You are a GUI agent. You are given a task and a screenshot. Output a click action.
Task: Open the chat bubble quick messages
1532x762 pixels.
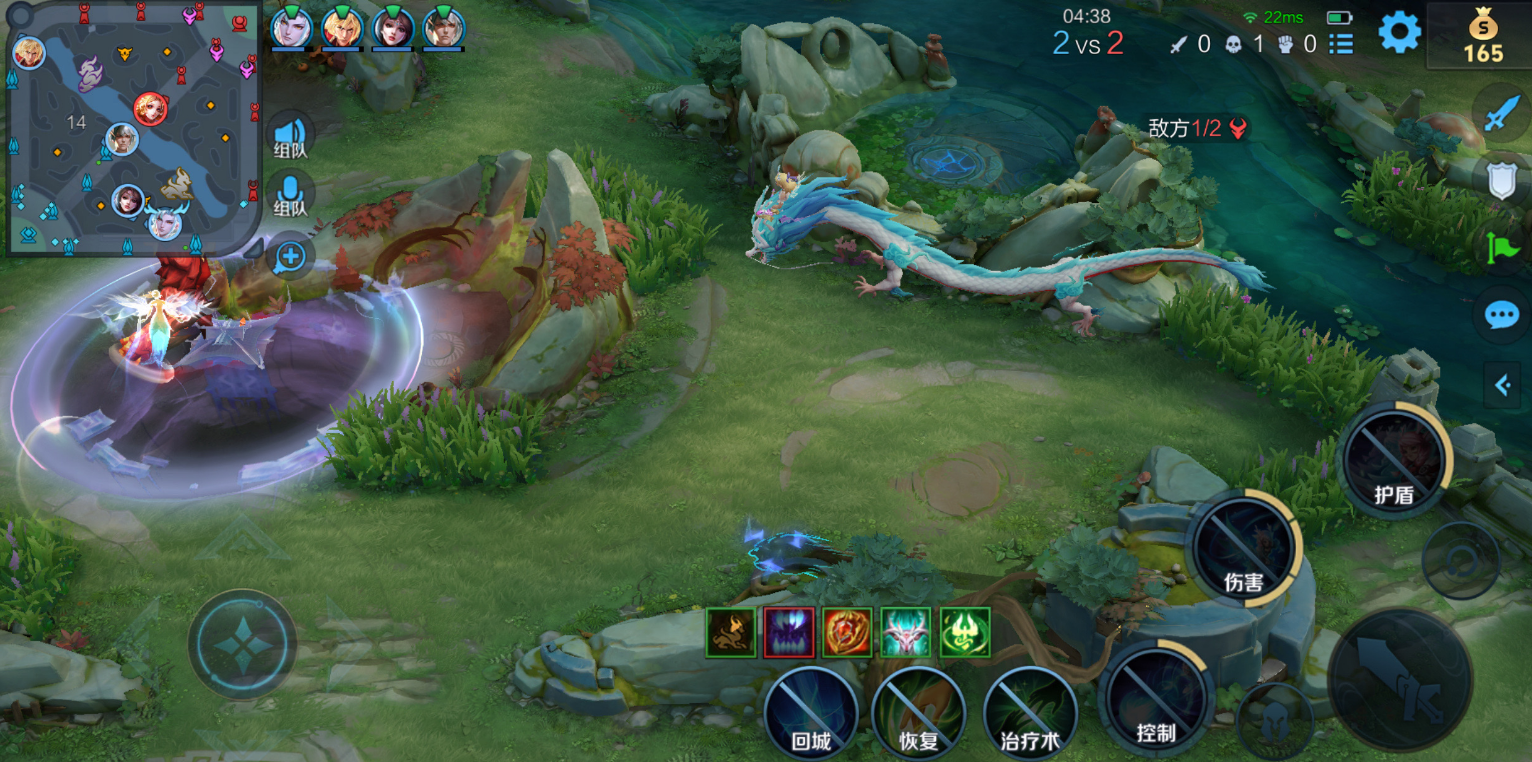tap(1502, 316)
